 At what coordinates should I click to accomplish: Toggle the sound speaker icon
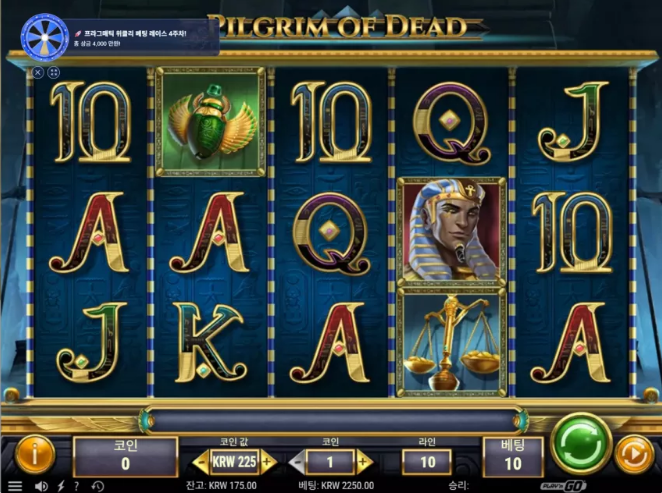coord(41,486)
